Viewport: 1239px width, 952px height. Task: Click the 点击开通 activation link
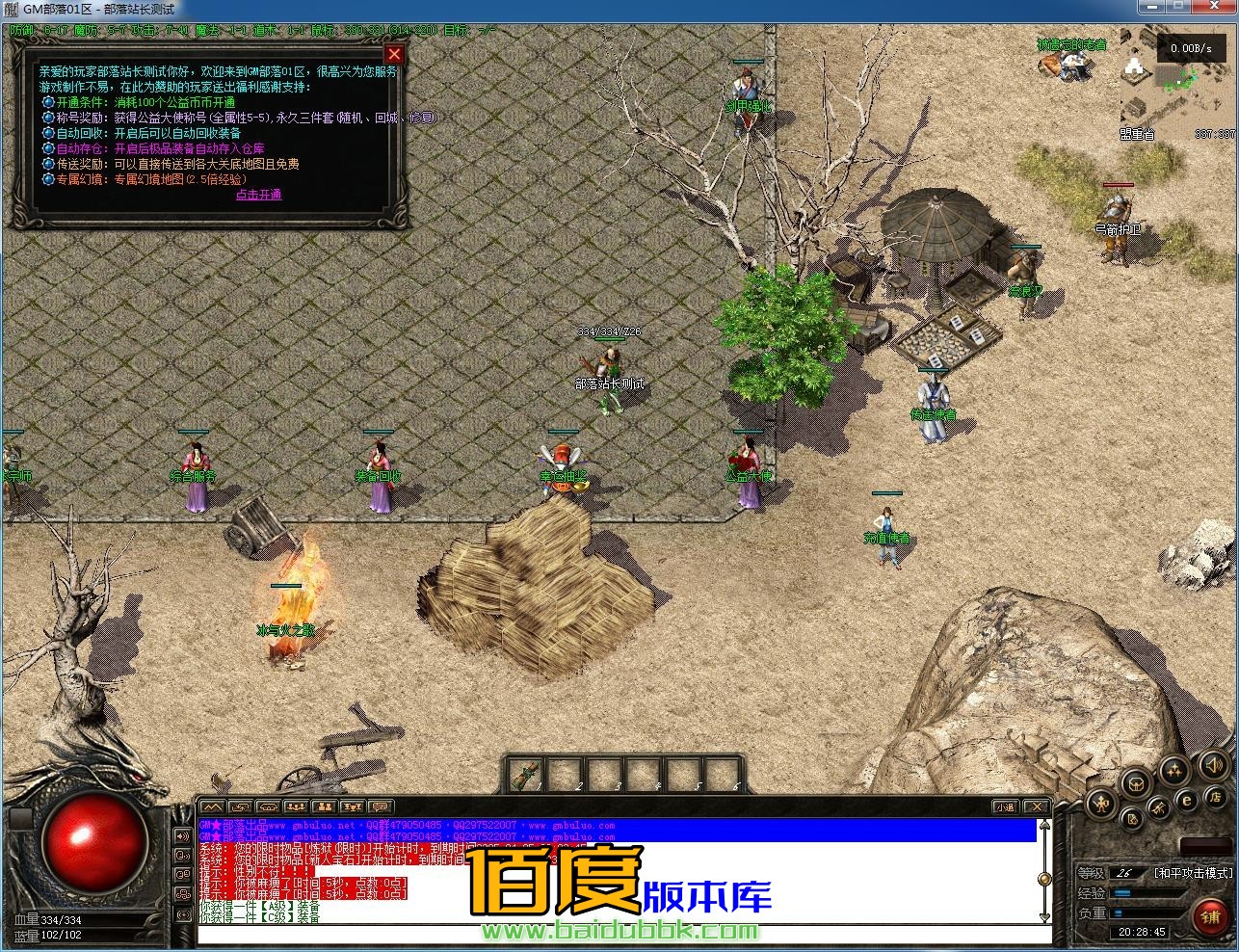(259, 195)
